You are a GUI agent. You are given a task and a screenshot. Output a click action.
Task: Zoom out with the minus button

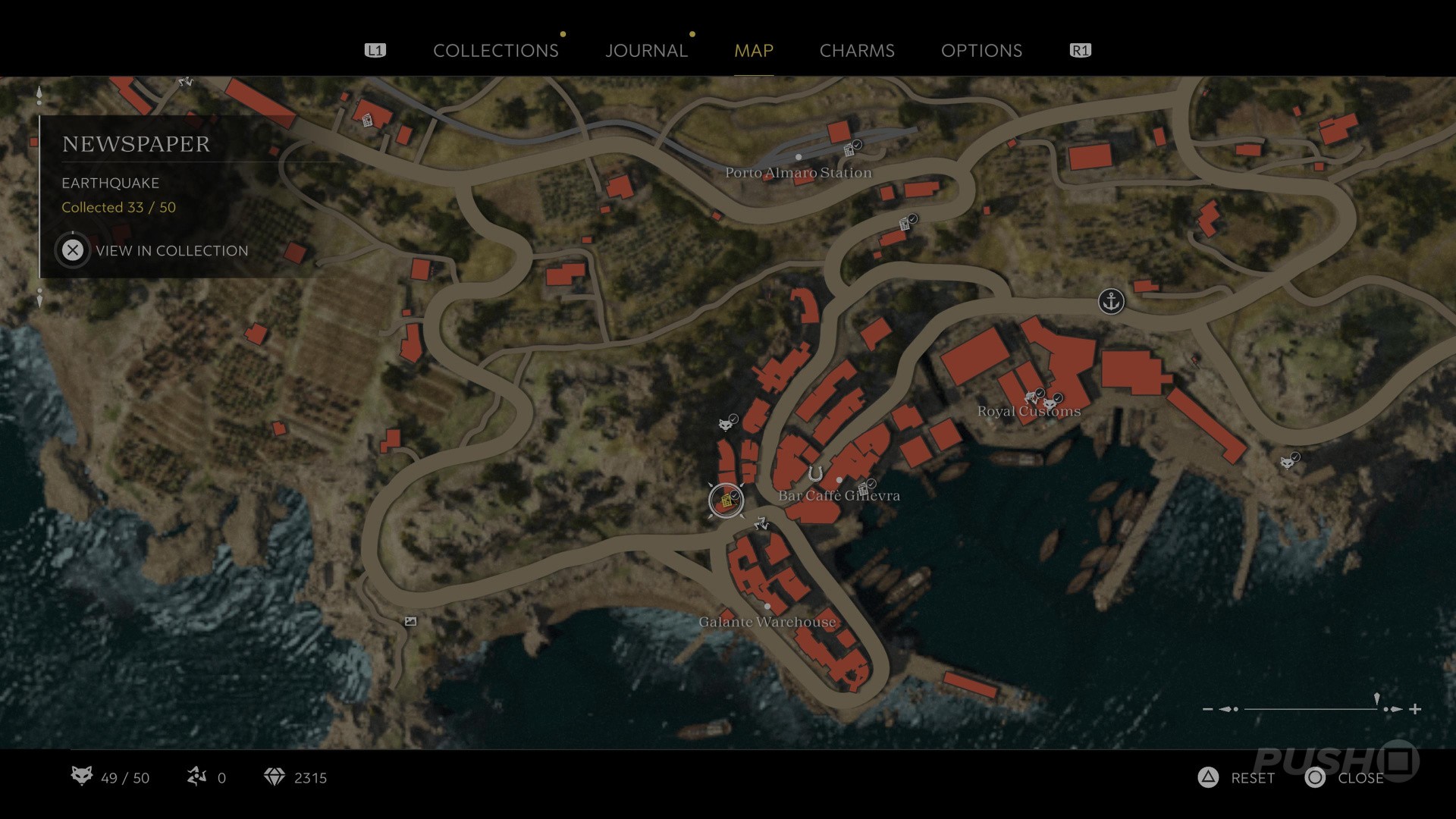pos(1207,709)
